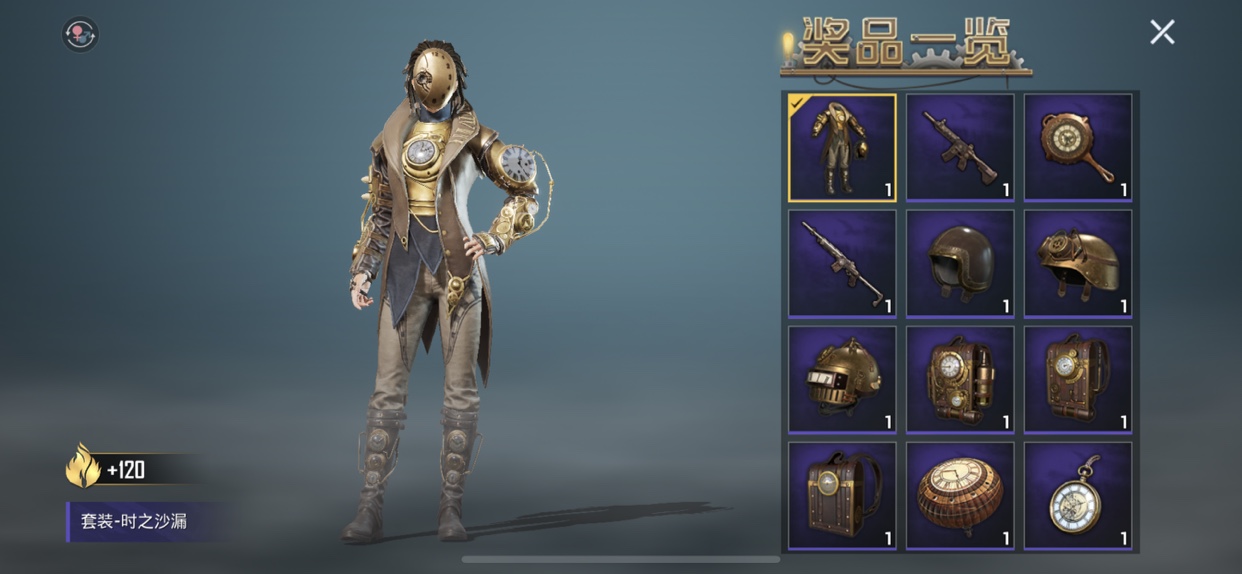
Task: Pick the long rifle with curved stock
Action: click(842, 263)
